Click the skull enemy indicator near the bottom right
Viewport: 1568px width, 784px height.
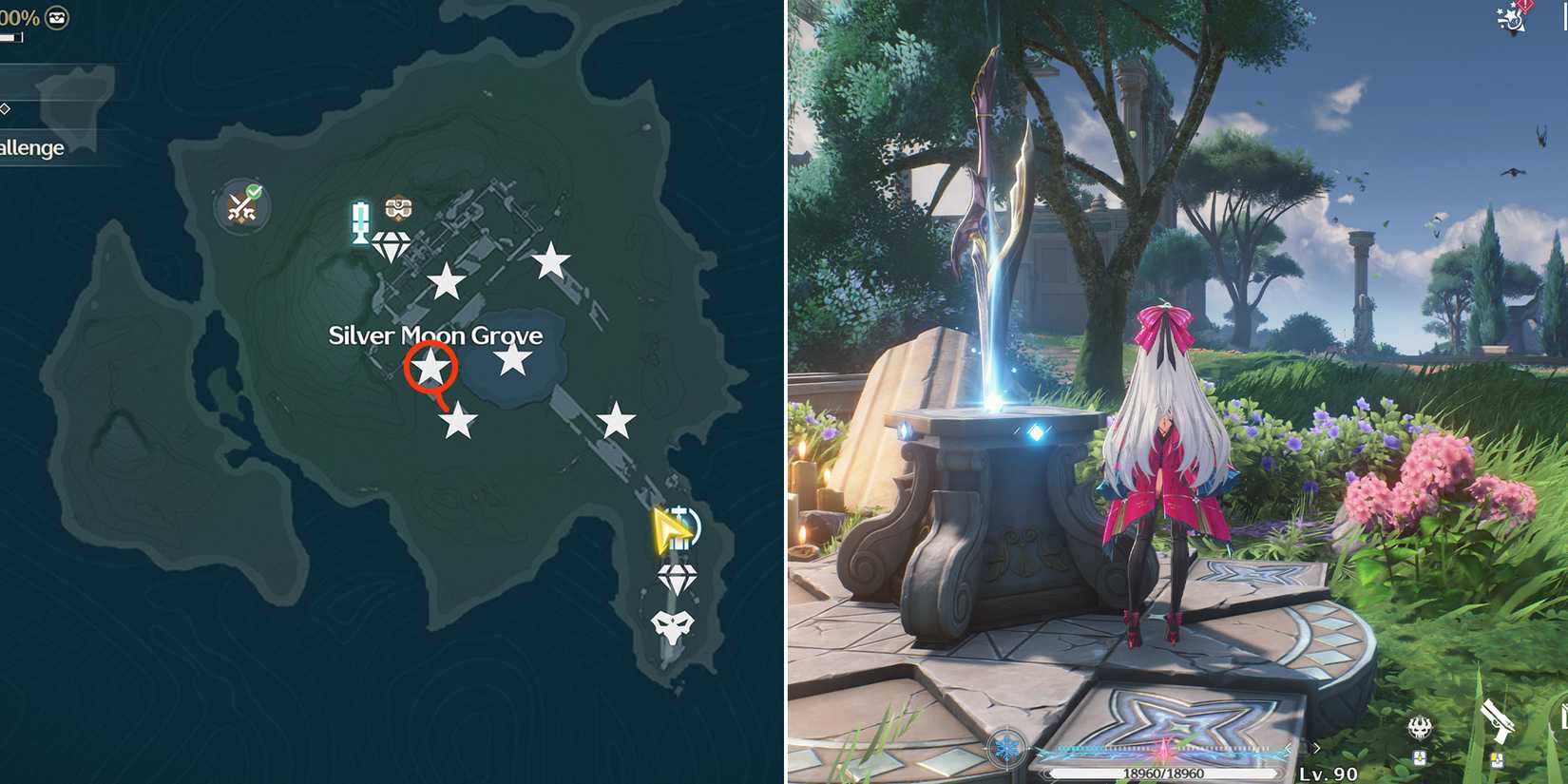(x=1421, y=727)
